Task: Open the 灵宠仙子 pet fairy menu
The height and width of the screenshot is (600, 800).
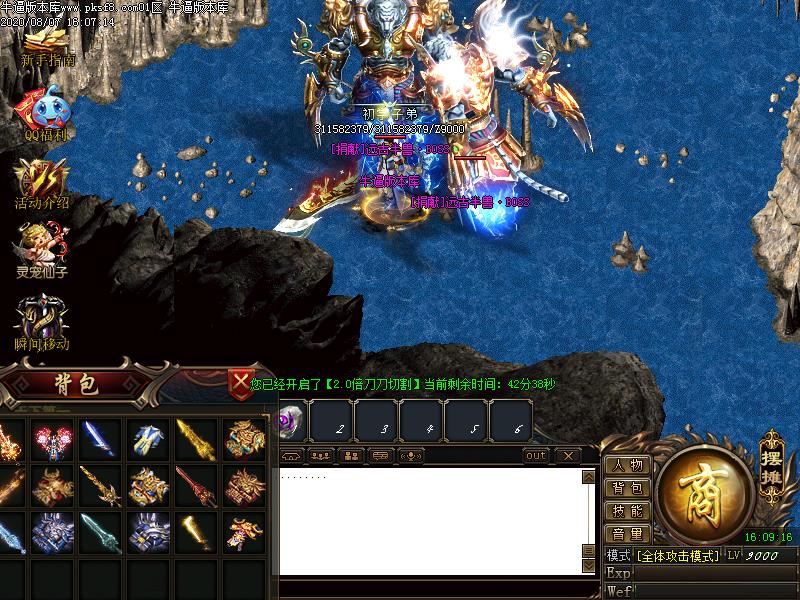Action: click(42, 250)
